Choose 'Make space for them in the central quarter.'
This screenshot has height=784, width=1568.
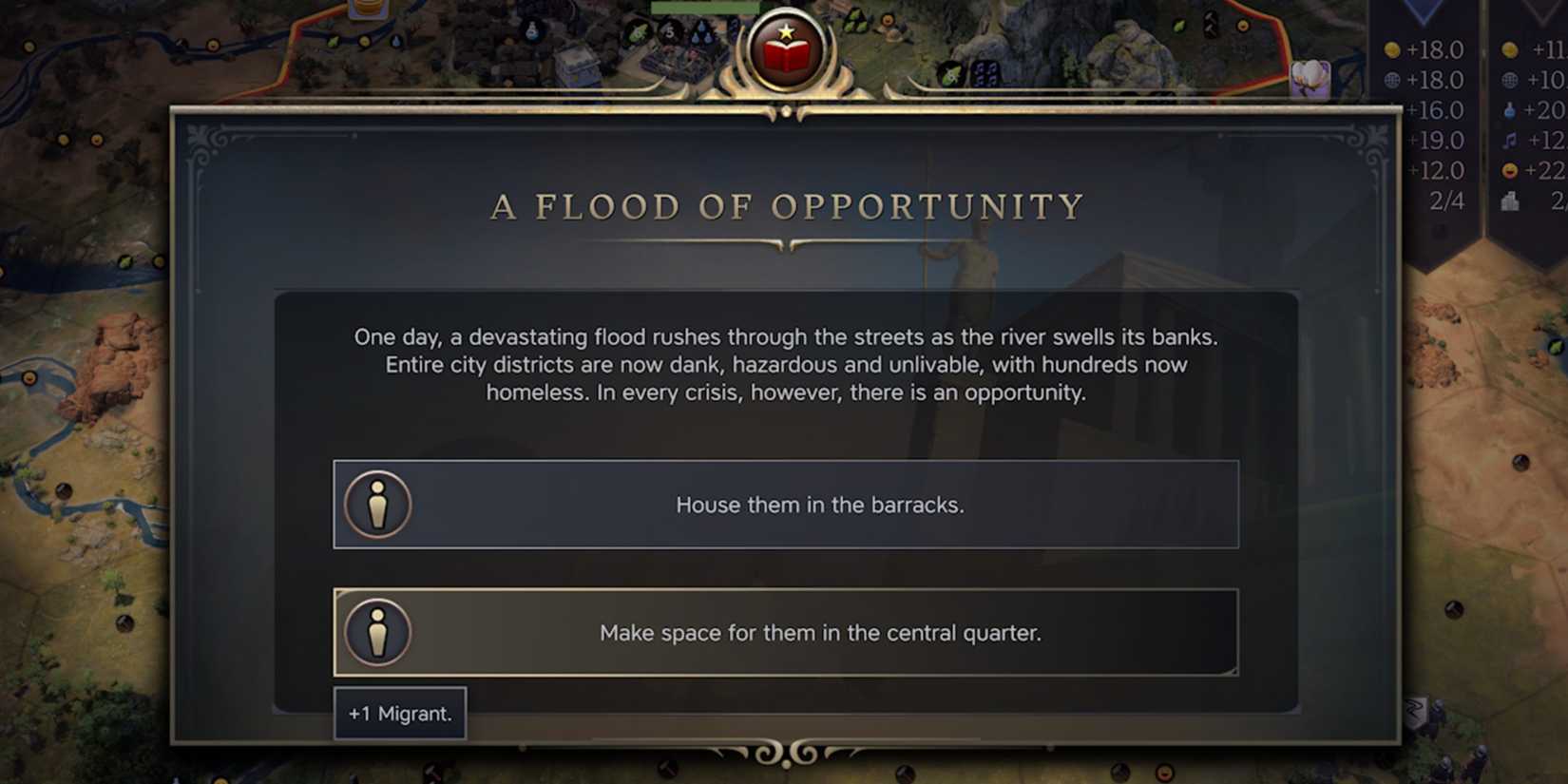[x=785, y=632]
